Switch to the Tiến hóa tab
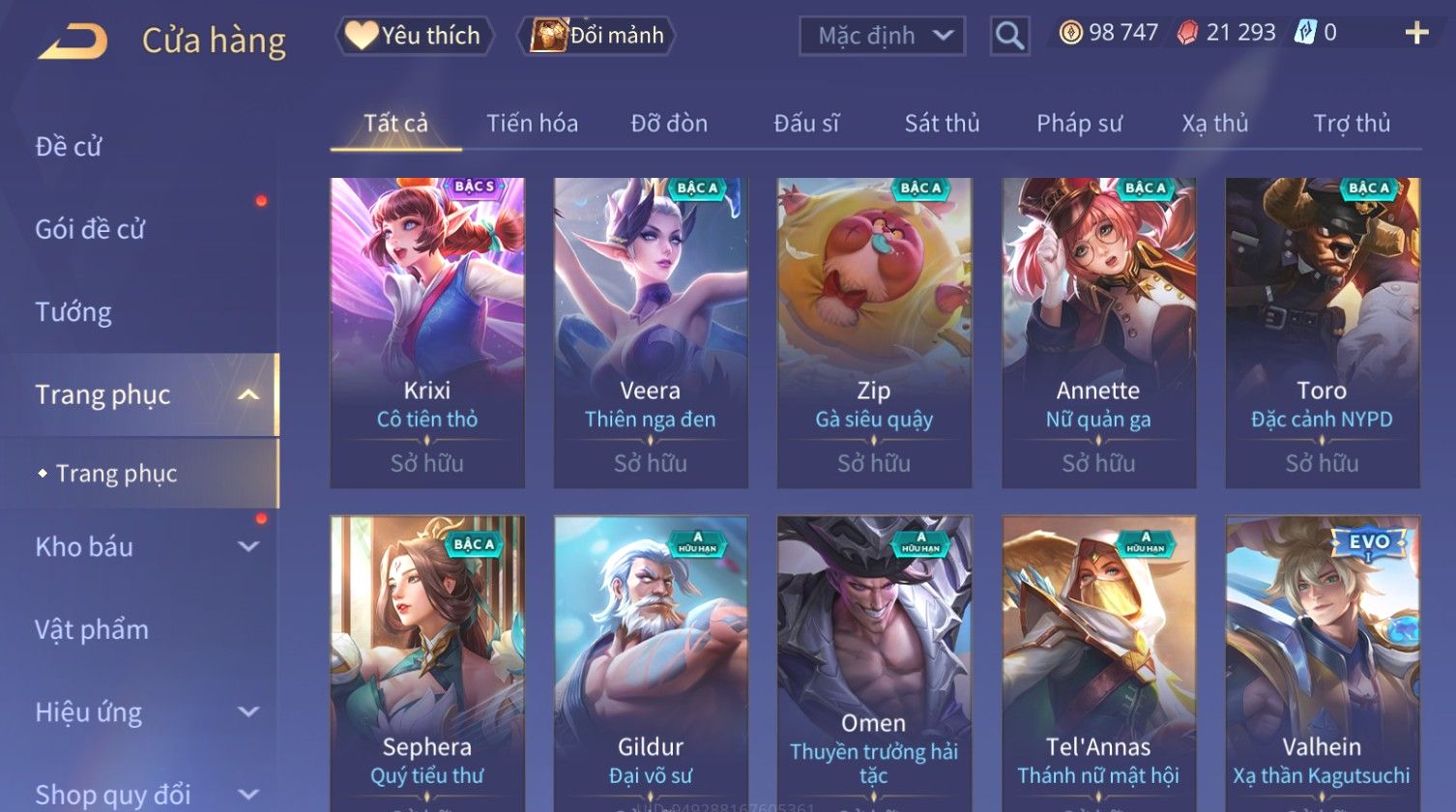The height and width of the screenshot is (812, 1456). 532,124
